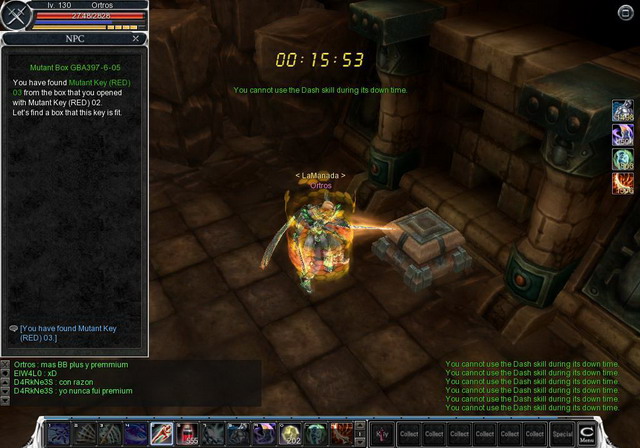Select the green swirl buff icon
The height and width of the screenshot is (448, 640).
pyautogui.click(x=622, y=160)
